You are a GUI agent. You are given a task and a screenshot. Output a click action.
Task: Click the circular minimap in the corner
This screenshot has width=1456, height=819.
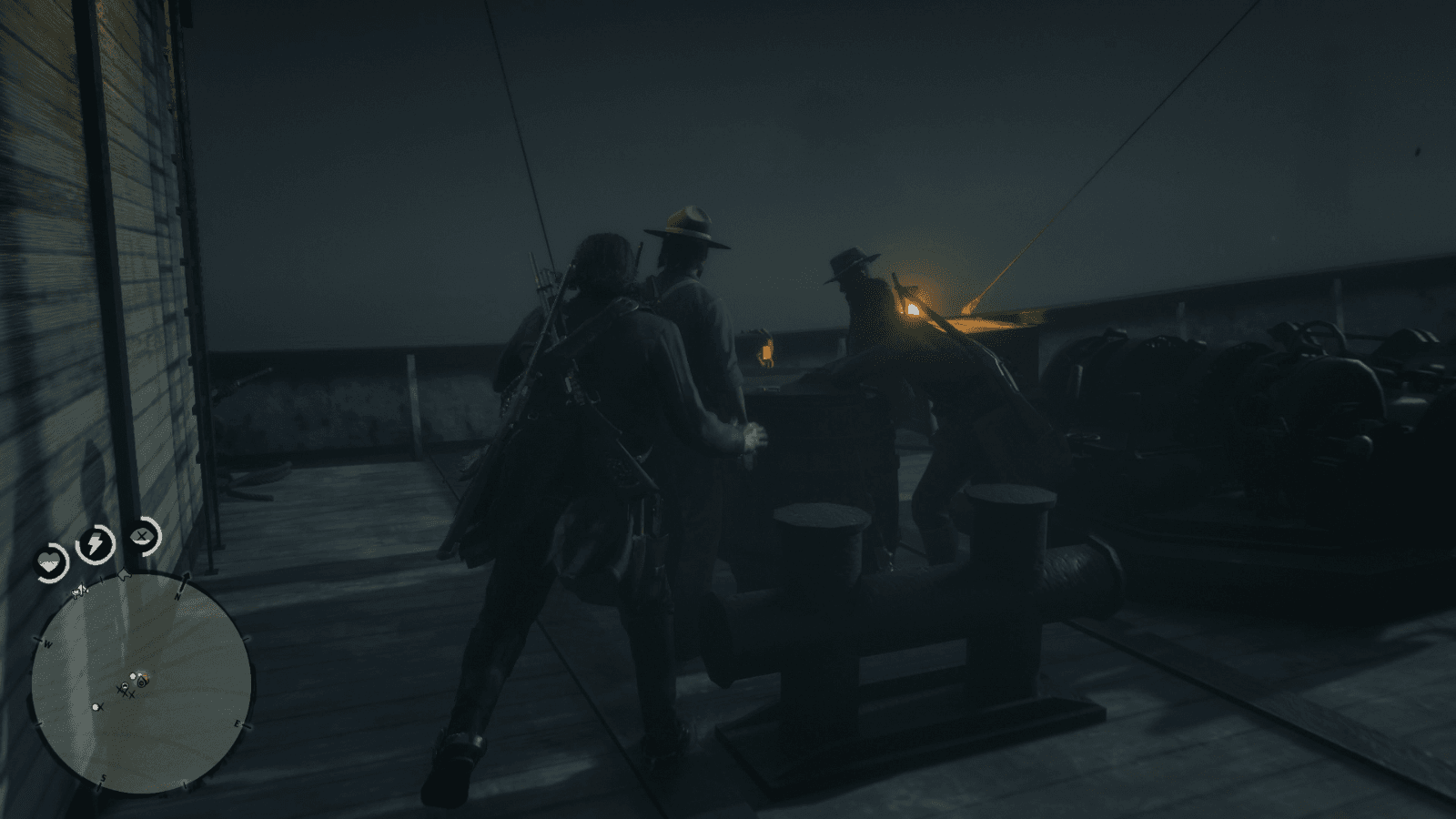141,682
